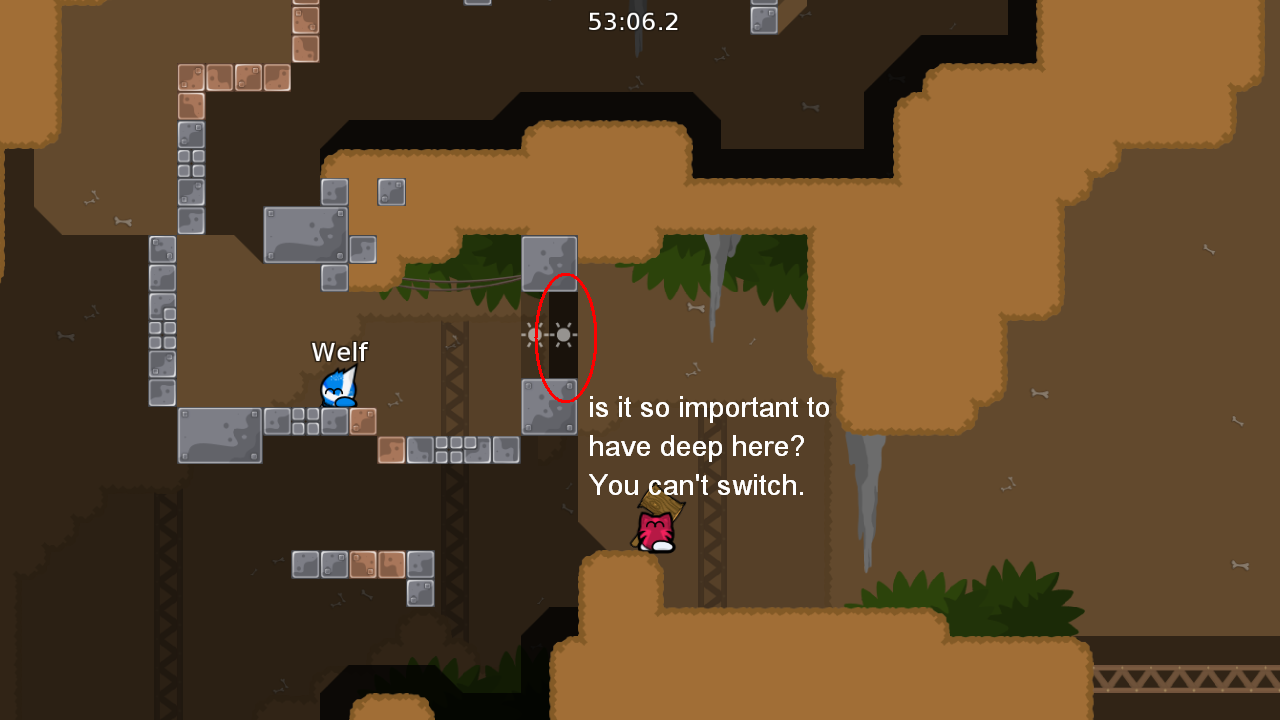Click the message asking about deep tiles
Image resolution: width=1280 pixels, height=720 pixels.
[709, 408]
